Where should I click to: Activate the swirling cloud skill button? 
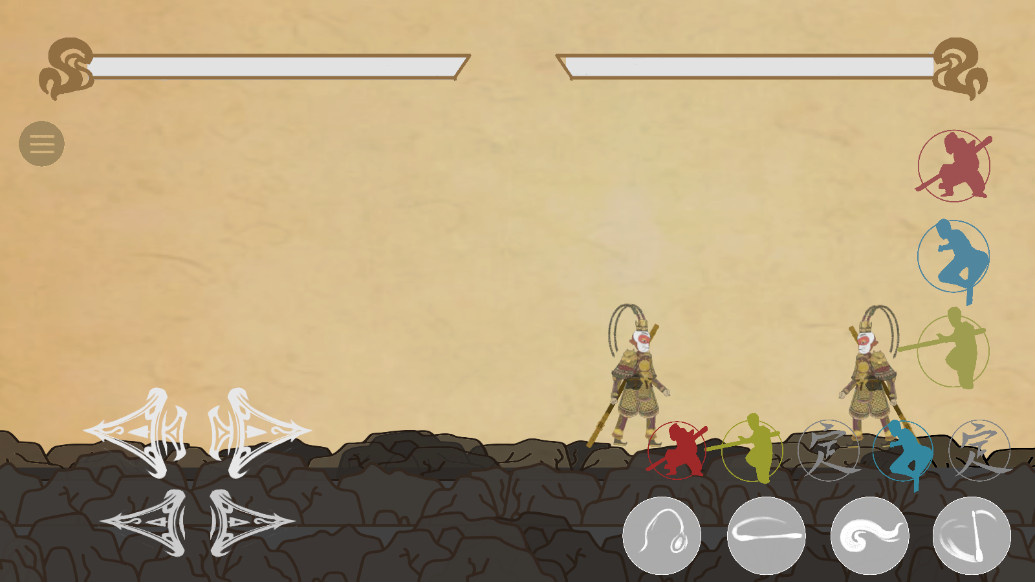(870, 536)
